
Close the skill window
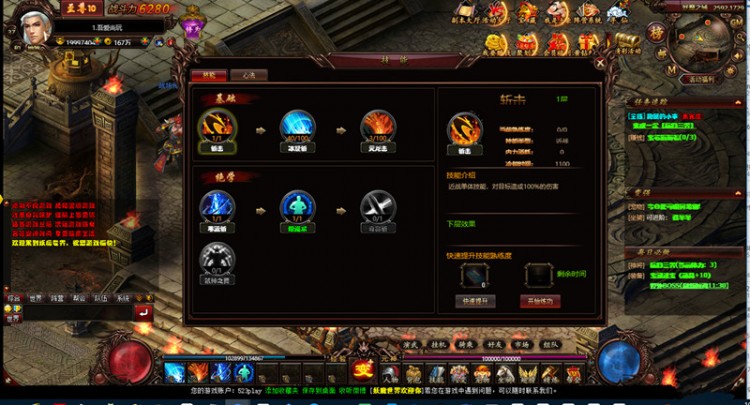tap(599, 60)
